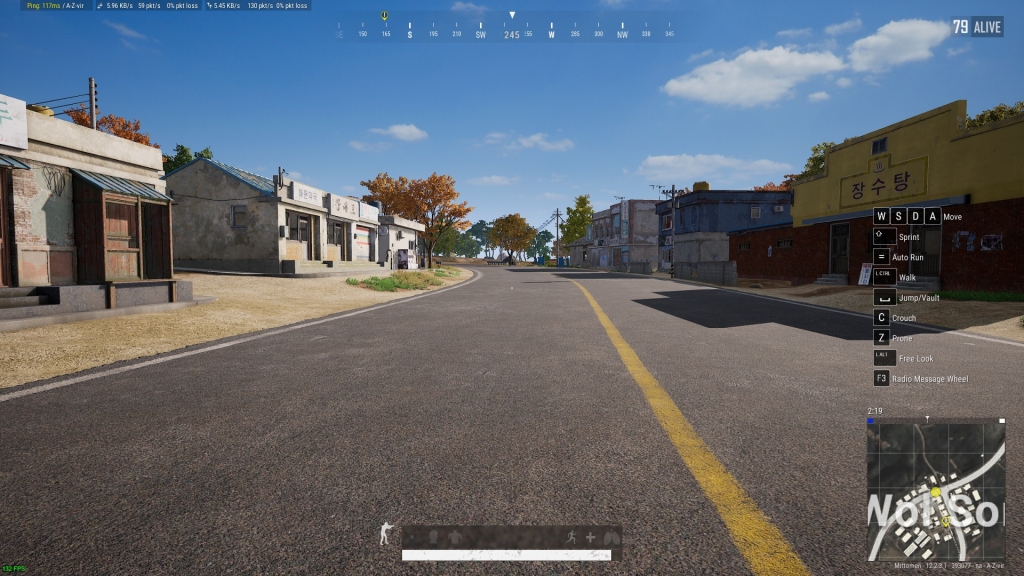Click the body vest equipment icon
The width and height of the screenshot is (1024, 576).
[455, 537]
